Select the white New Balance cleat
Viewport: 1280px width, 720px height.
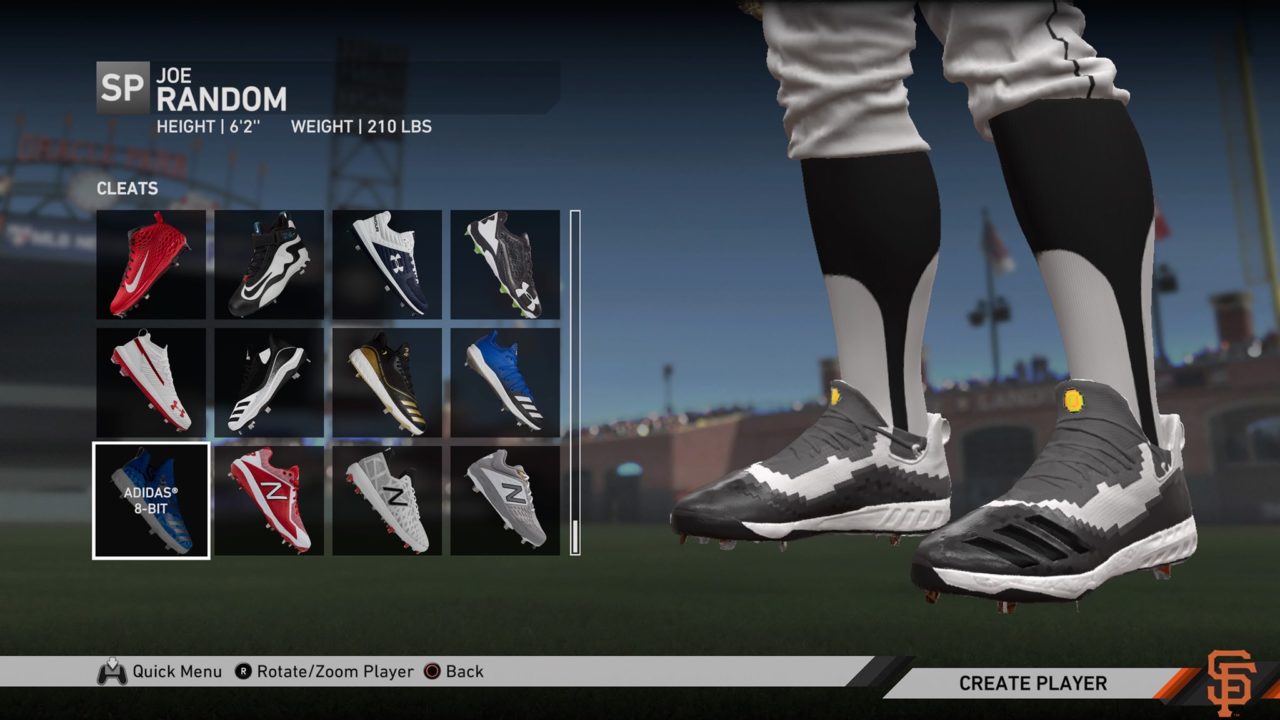(x=387, y=500)
